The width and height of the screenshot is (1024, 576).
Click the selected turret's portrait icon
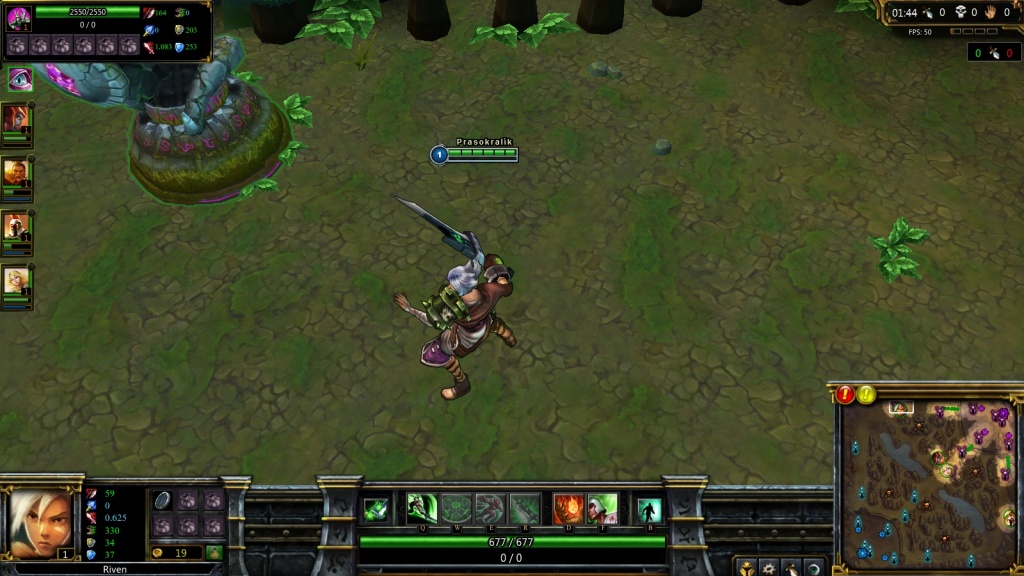pyautogui.click(x=19, y=19)
